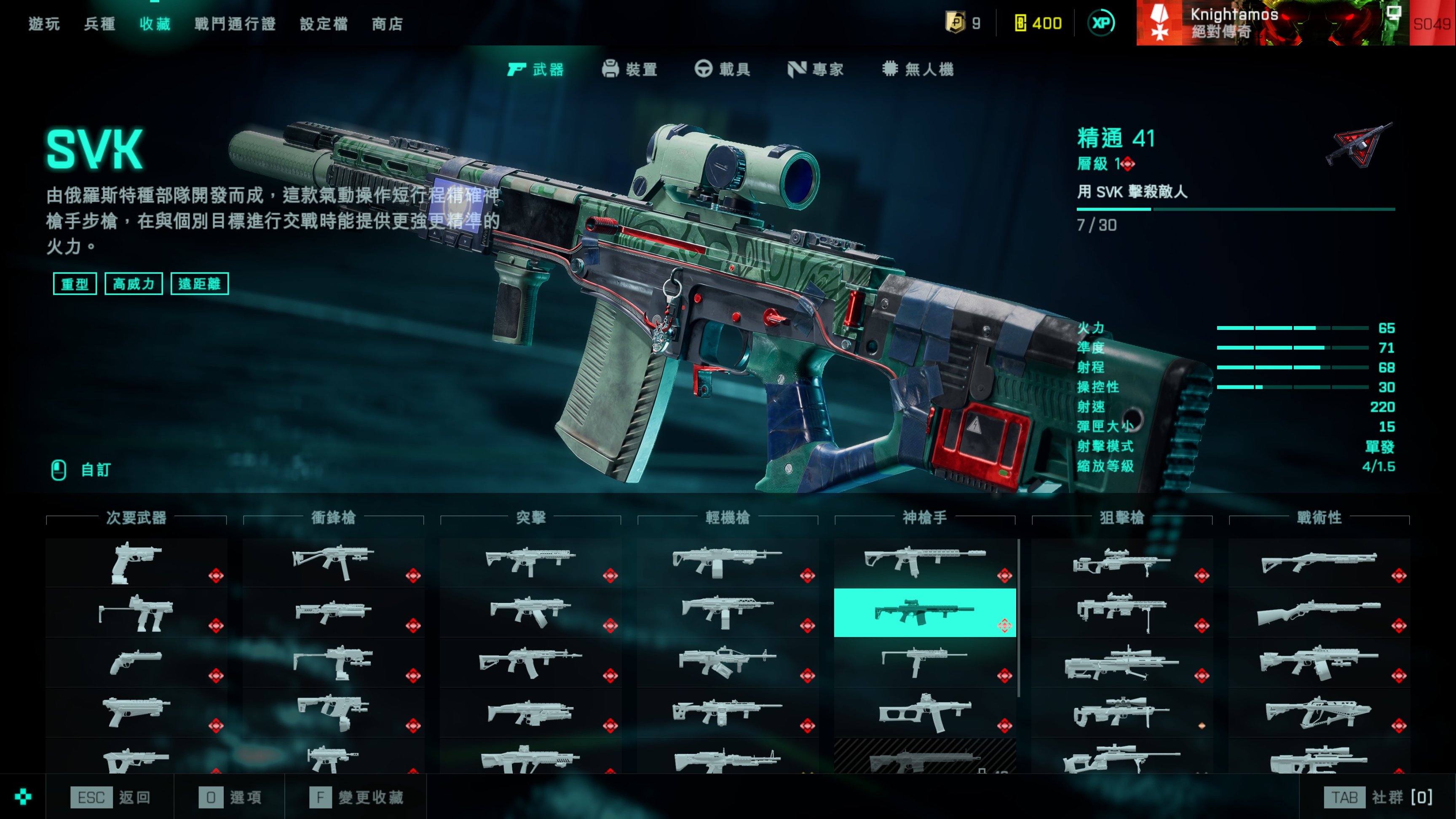This screenshot has width=1456, height=819.
Task: Open the 戰鬥通行證 battle pass page
Action: [x=235, y=24]
